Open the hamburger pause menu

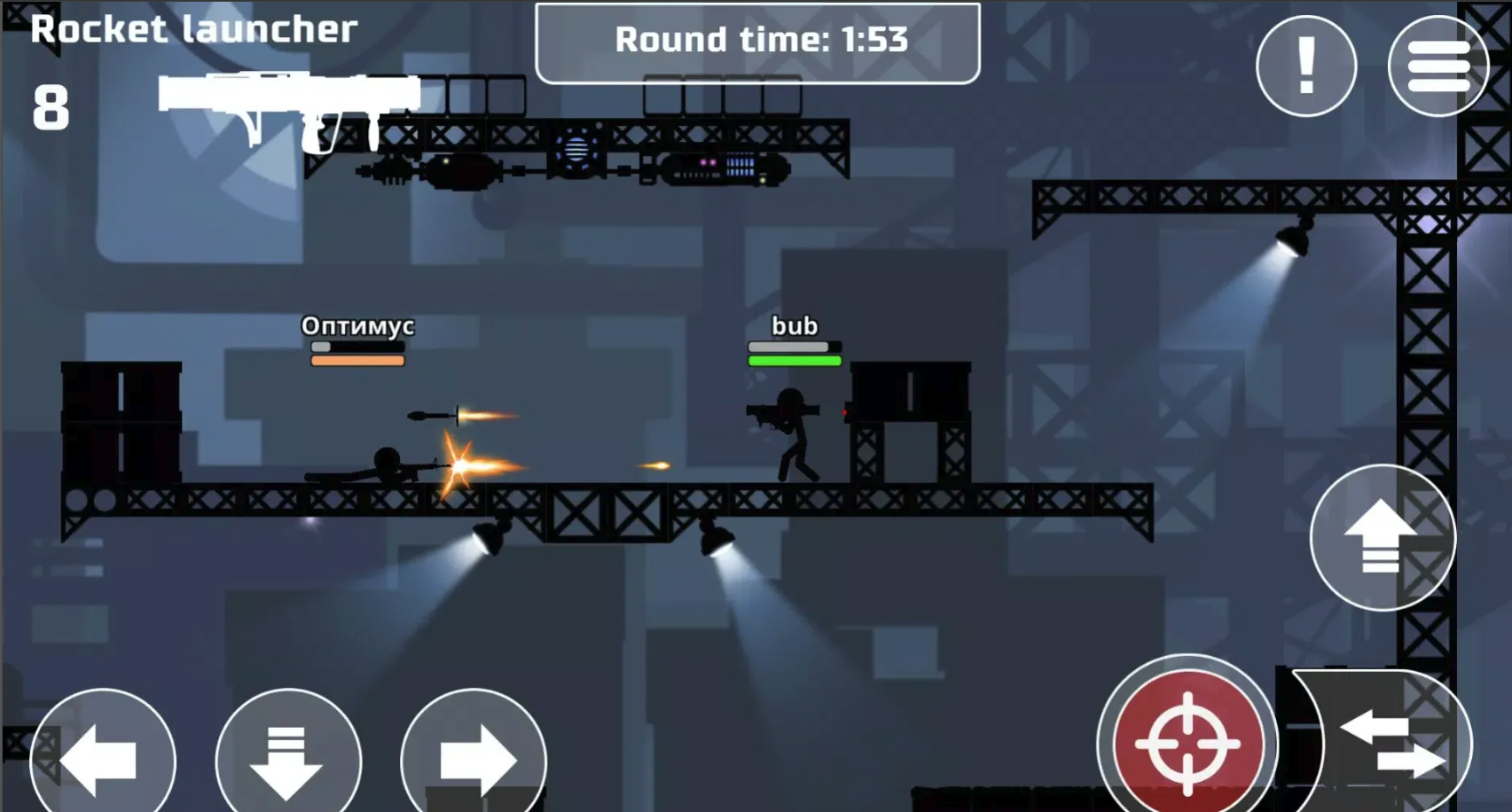tap(1438, 66)
